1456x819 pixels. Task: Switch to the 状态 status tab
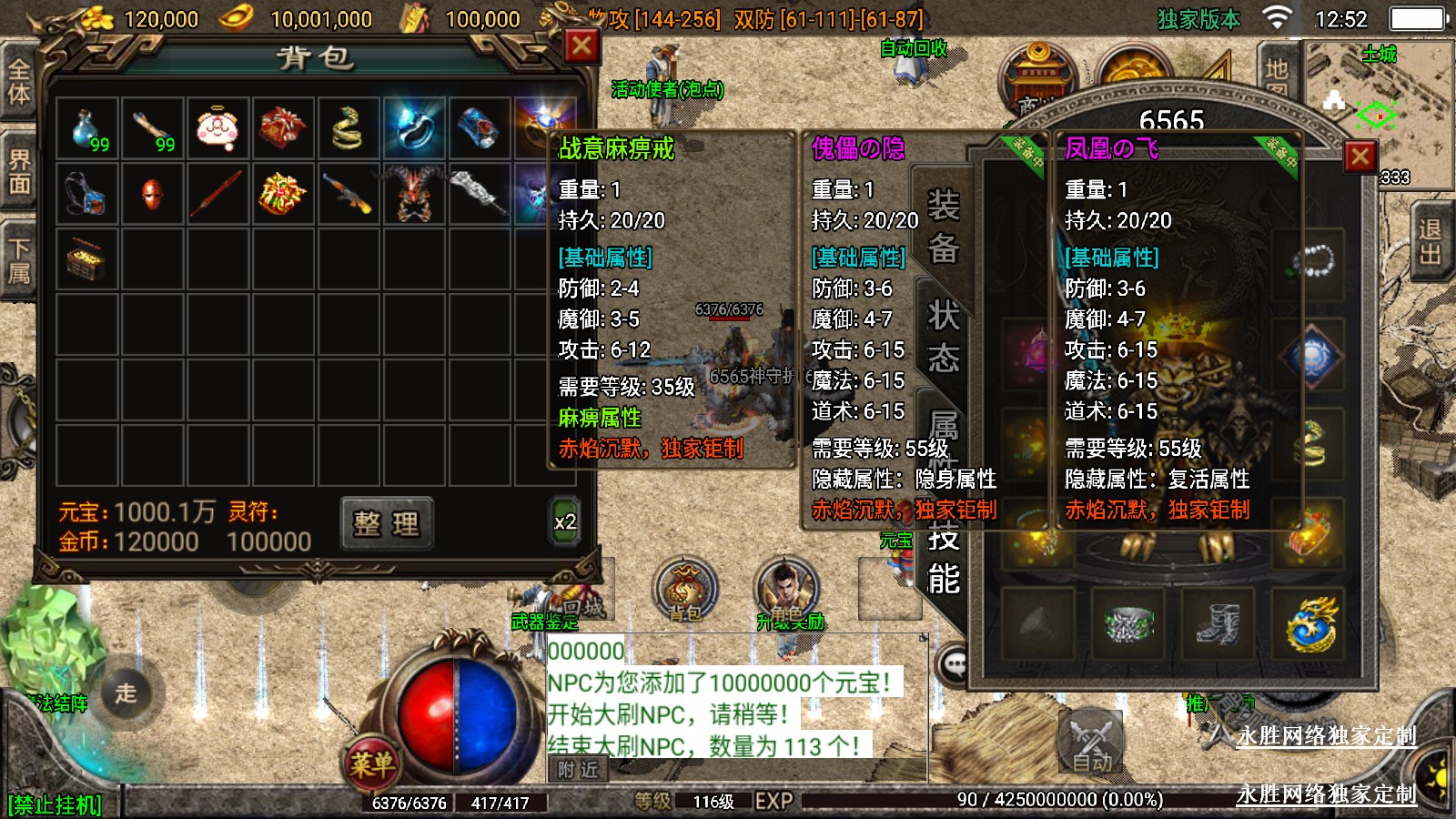coord(944,337)
